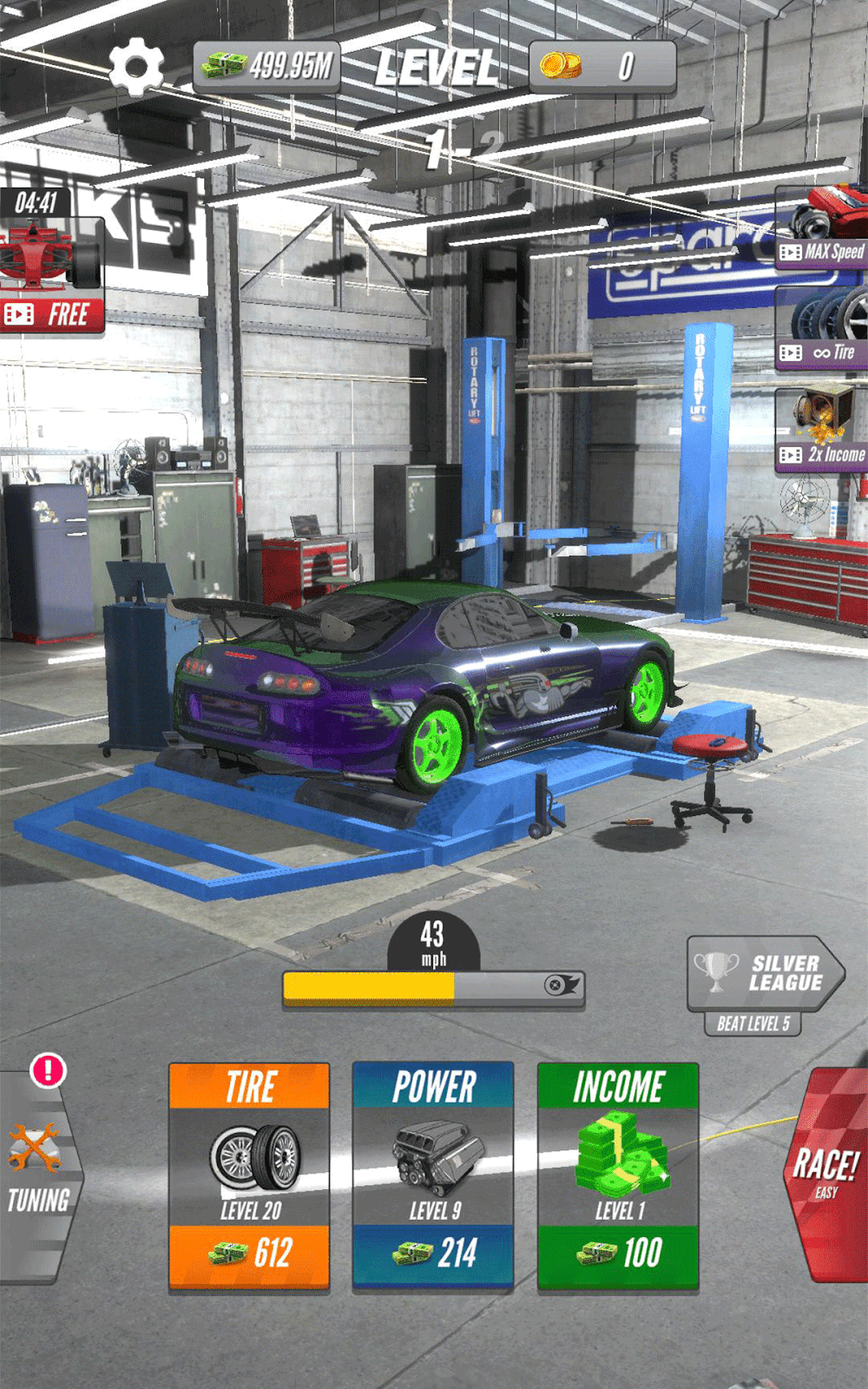Upgrade Tire for 612 cash
Screen dimensions: 868x1389
click(249, 1175)
